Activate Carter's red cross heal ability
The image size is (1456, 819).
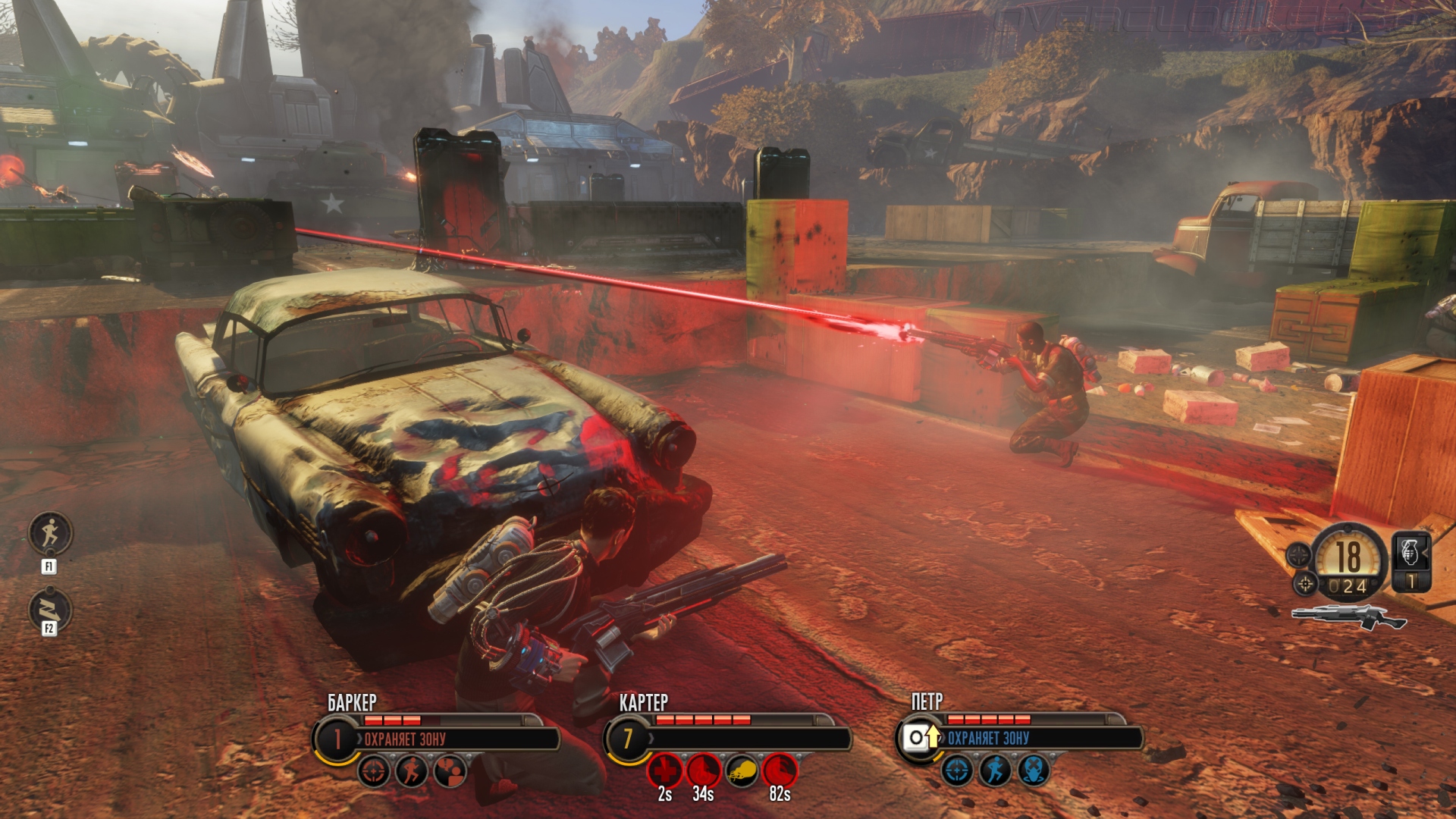(664, 771)
